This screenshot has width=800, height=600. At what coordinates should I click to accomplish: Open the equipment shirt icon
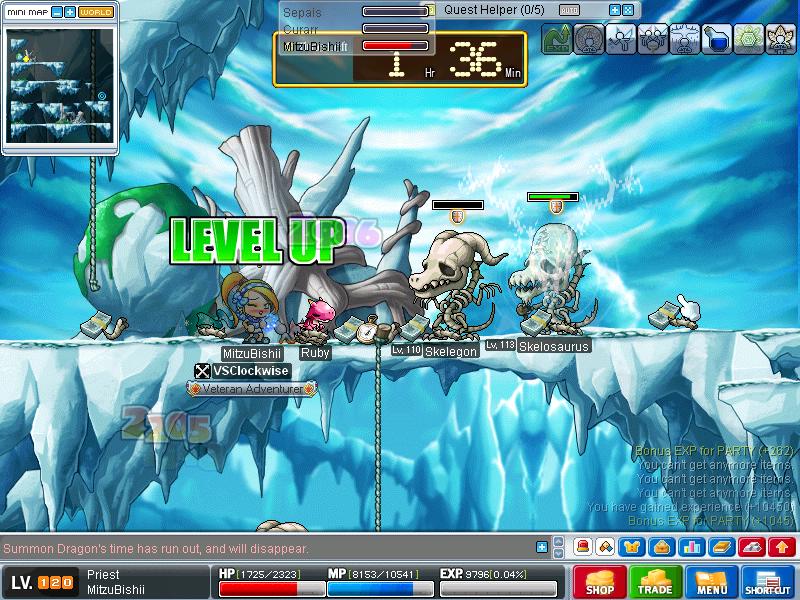632,547
